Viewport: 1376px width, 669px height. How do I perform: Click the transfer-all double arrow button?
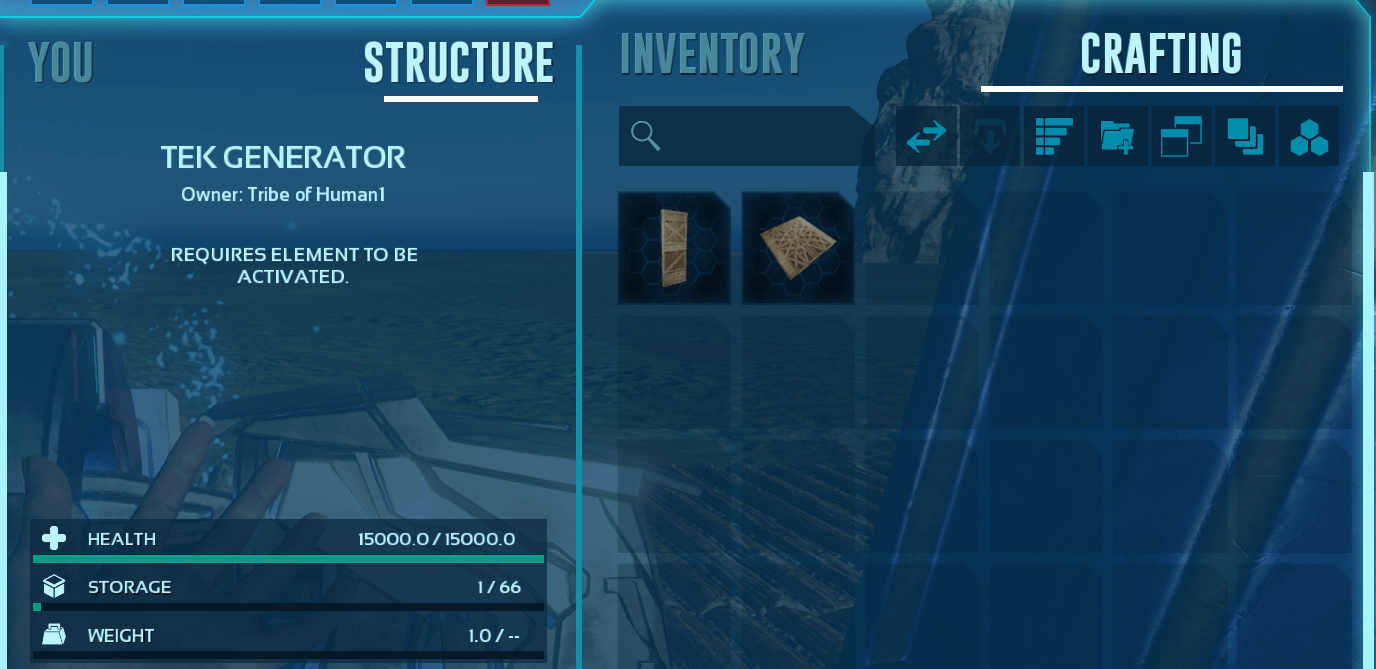click(926, 137)
